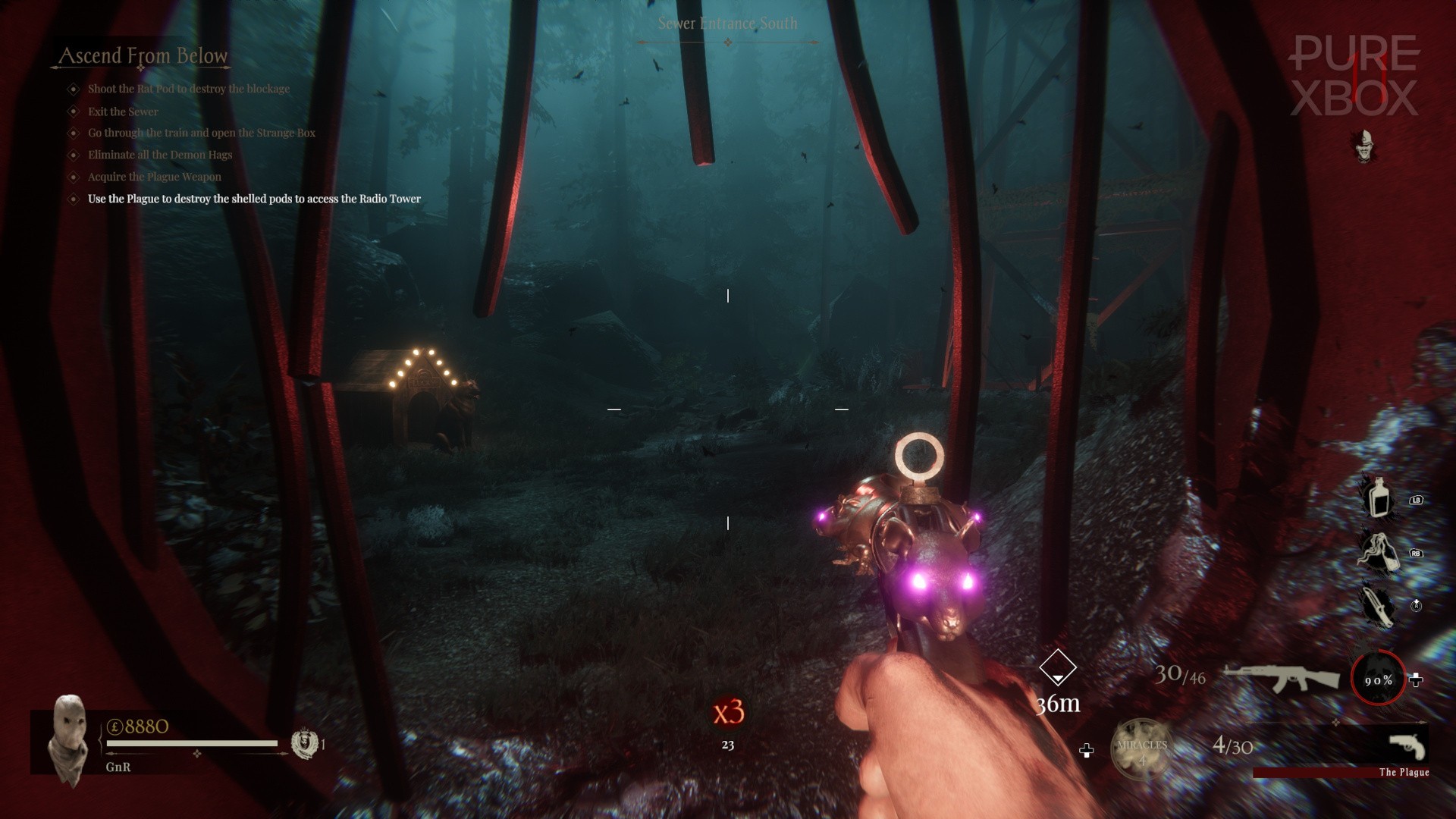This screenshot has height=819, width=1456.
Task: Expand the crown rank badge near currency
Action: (305, 744)
